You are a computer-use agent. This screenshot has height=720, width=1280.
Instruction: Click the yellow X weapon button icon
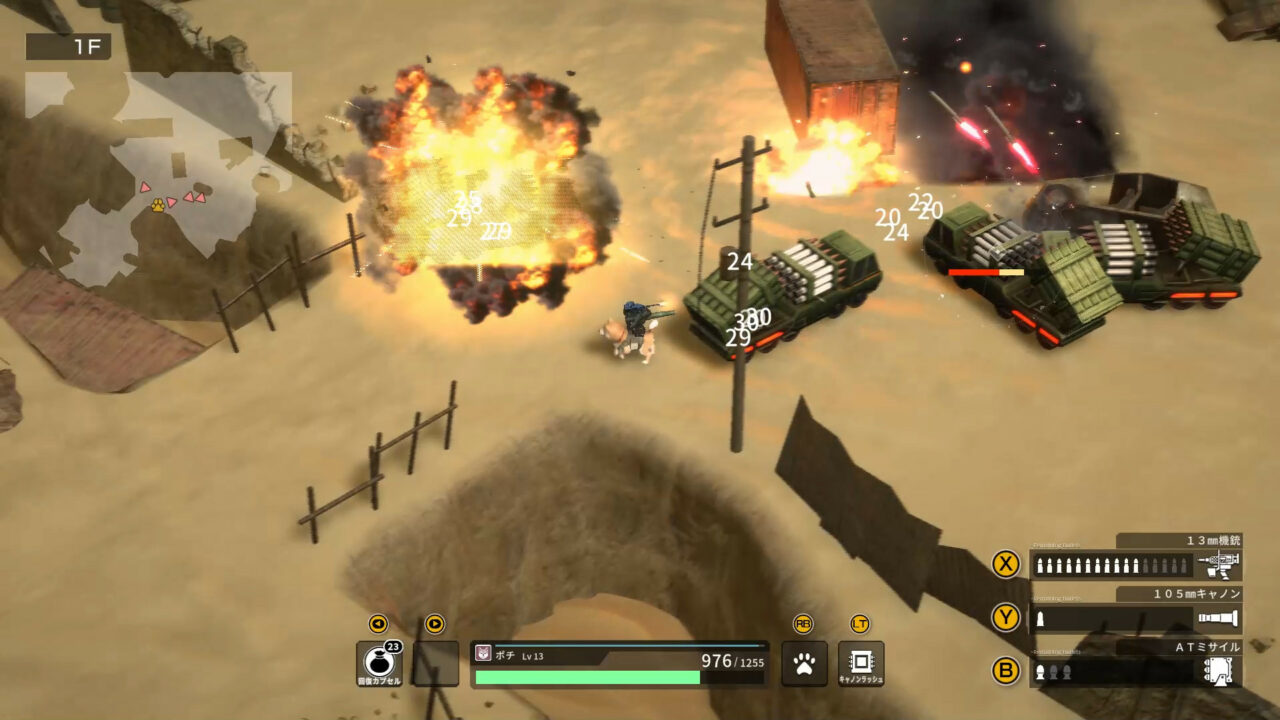tap(1004, 562)
